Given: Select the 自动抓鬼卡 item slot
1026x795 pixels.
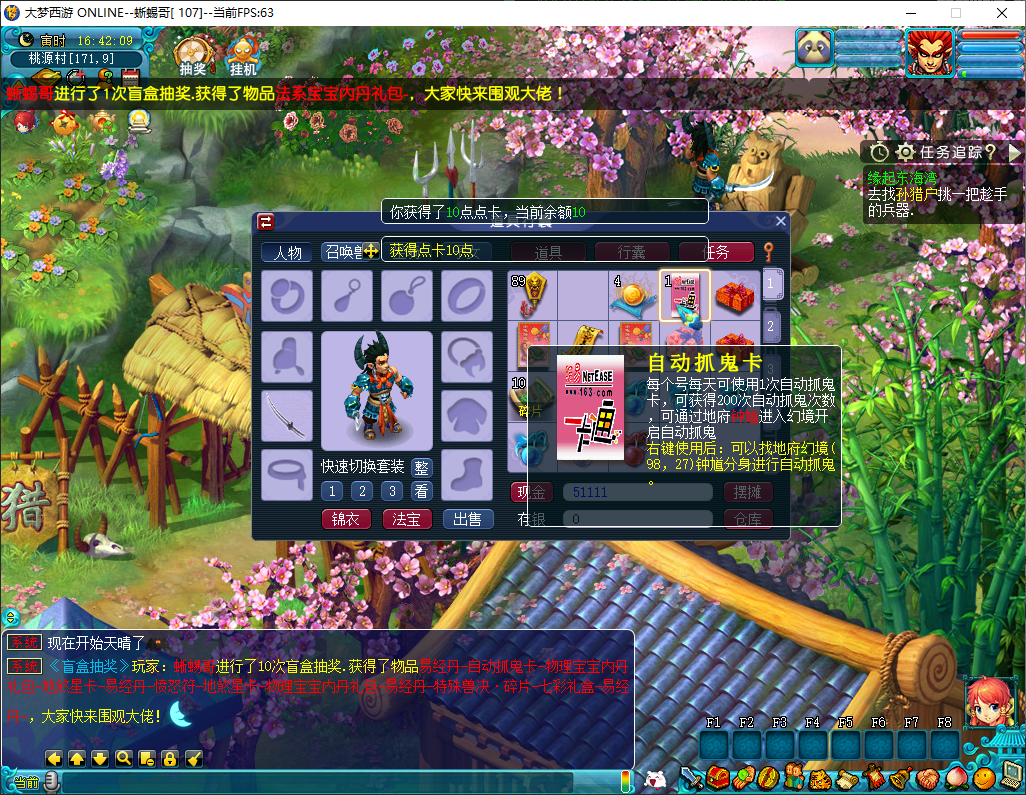Looking at the screenshot, I should 685,296.
